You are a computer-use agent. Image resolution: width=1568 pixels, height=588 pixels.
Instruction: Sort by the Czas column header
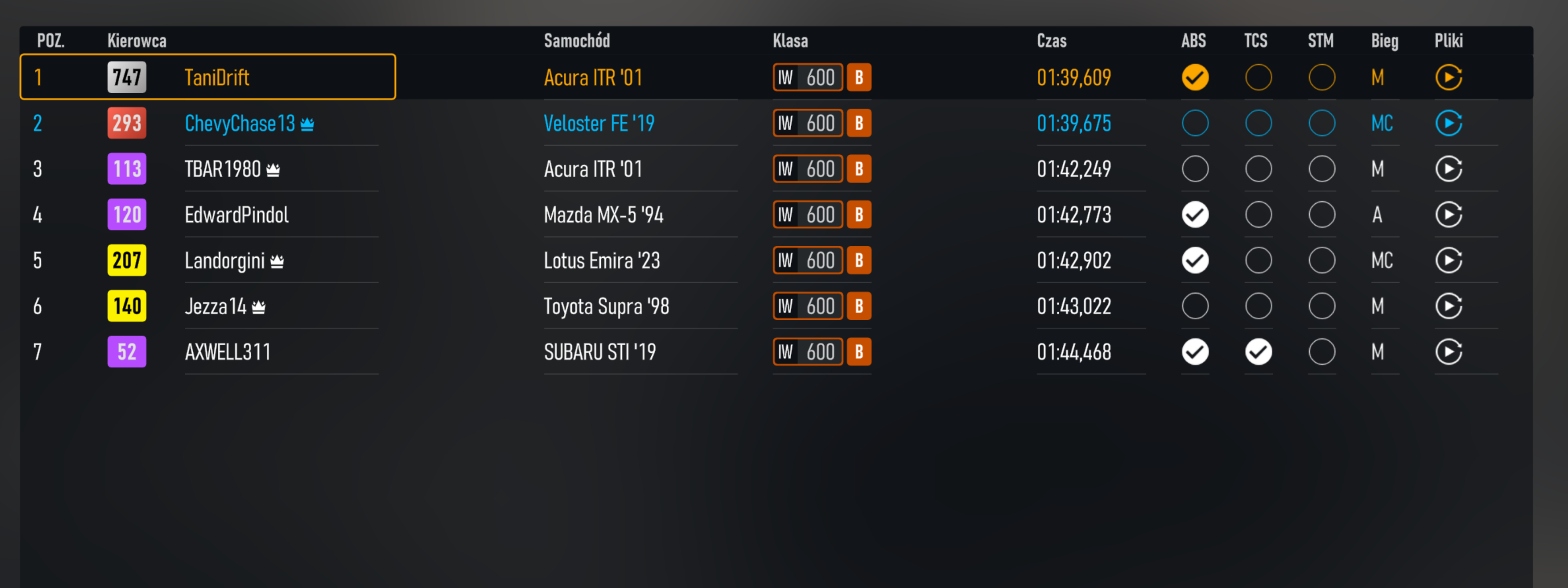pos(1051,41)
